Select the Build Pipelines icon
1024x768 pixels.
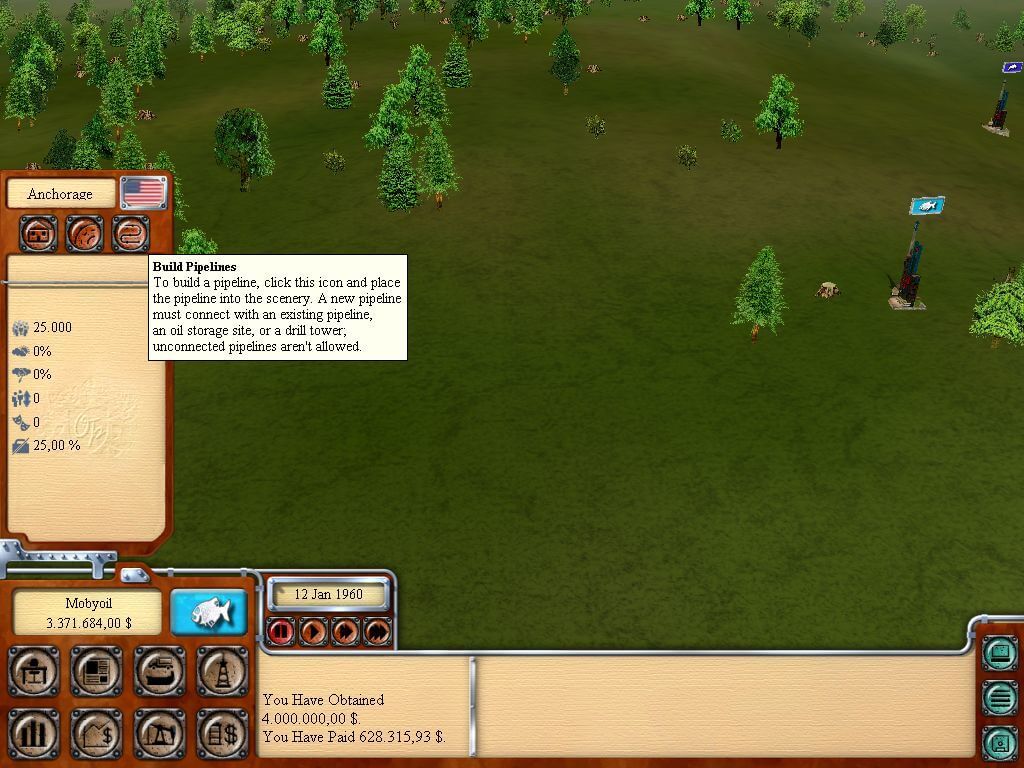[130, 234]
